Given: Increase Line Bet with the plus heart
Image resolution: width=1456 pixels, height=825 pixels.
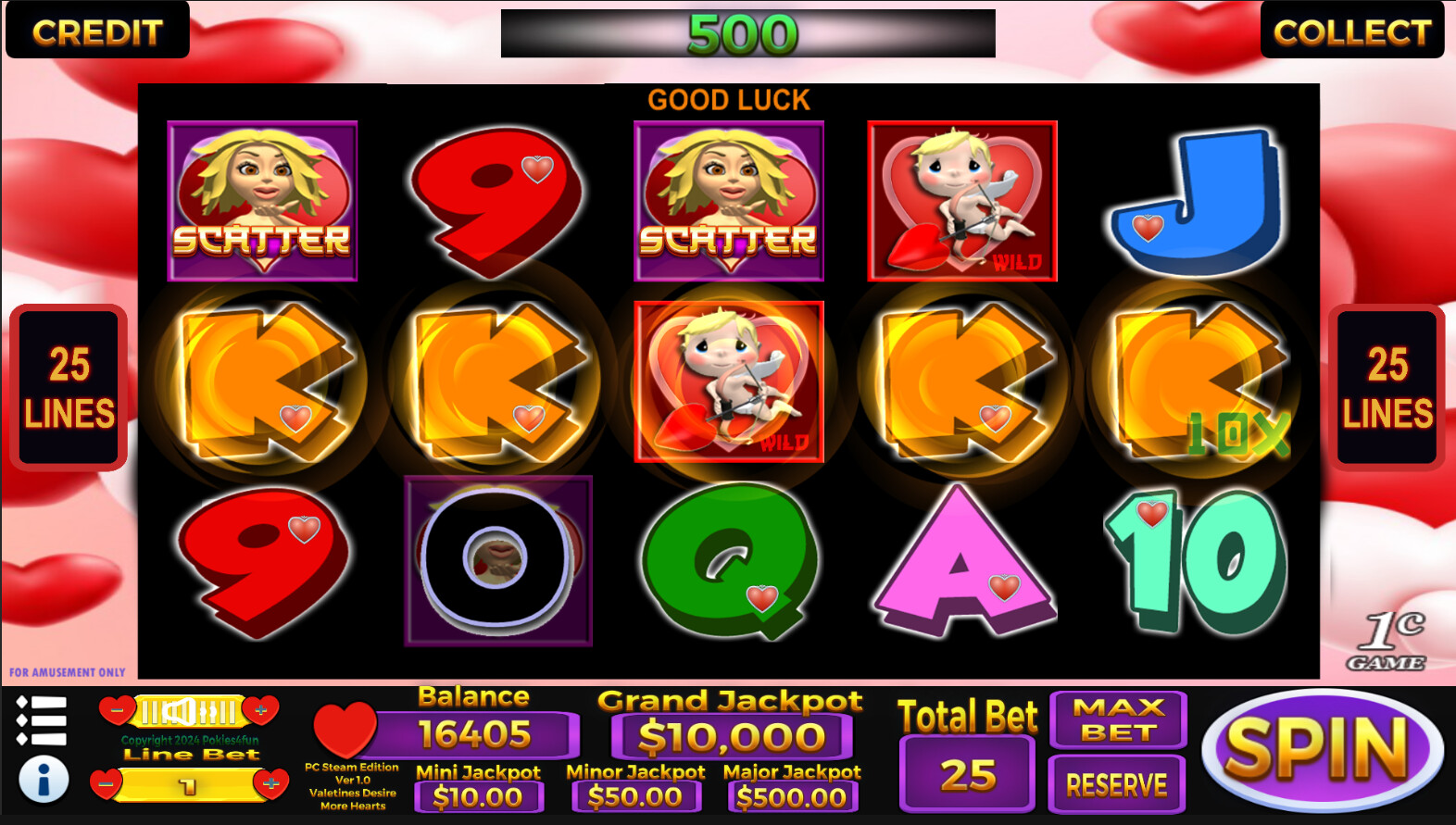Looking at the screenshot, I should point(269,785).
